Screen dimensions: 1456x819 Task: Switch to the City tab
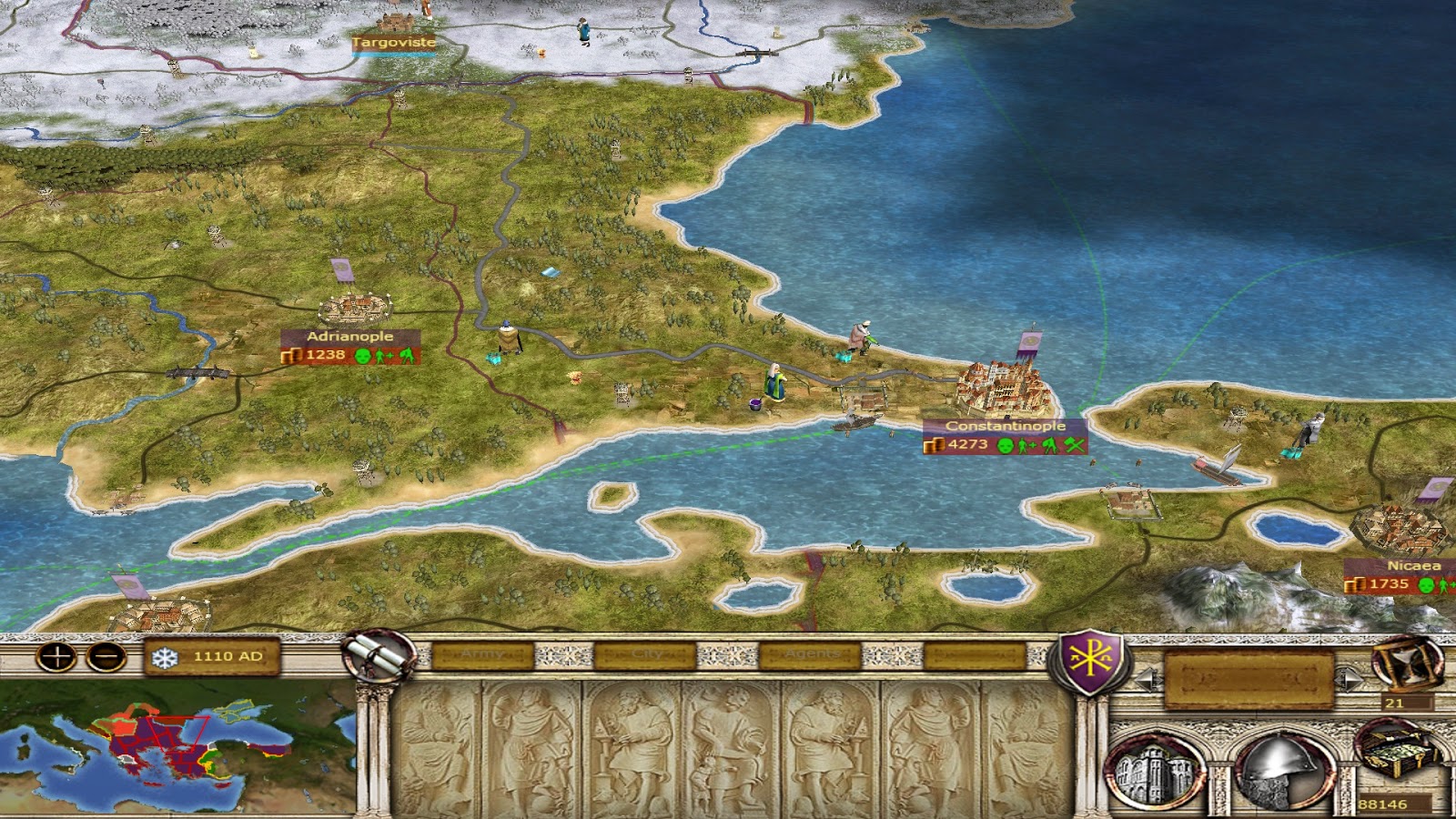647,654
